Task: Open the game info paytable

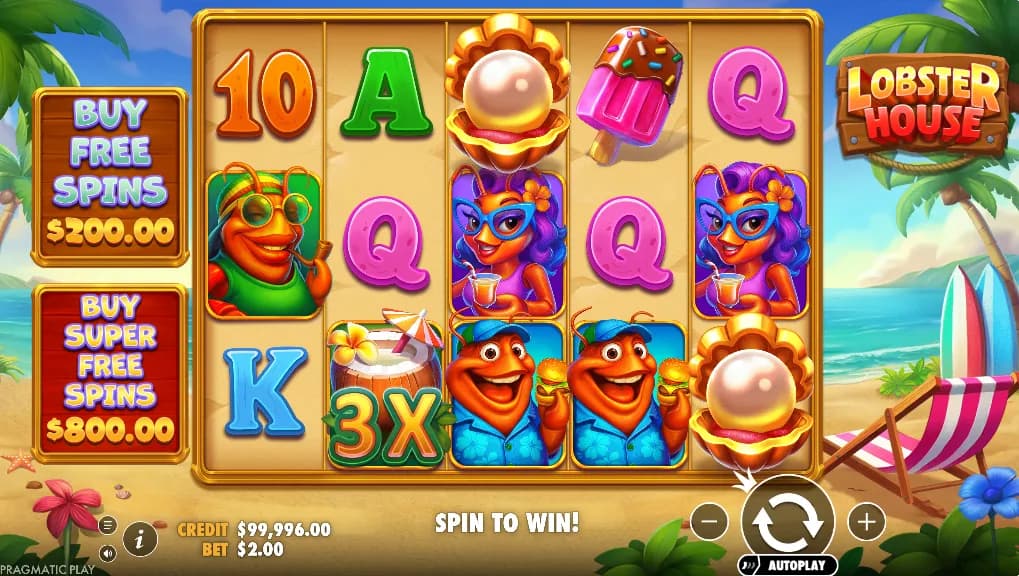Action: (140, 539)
